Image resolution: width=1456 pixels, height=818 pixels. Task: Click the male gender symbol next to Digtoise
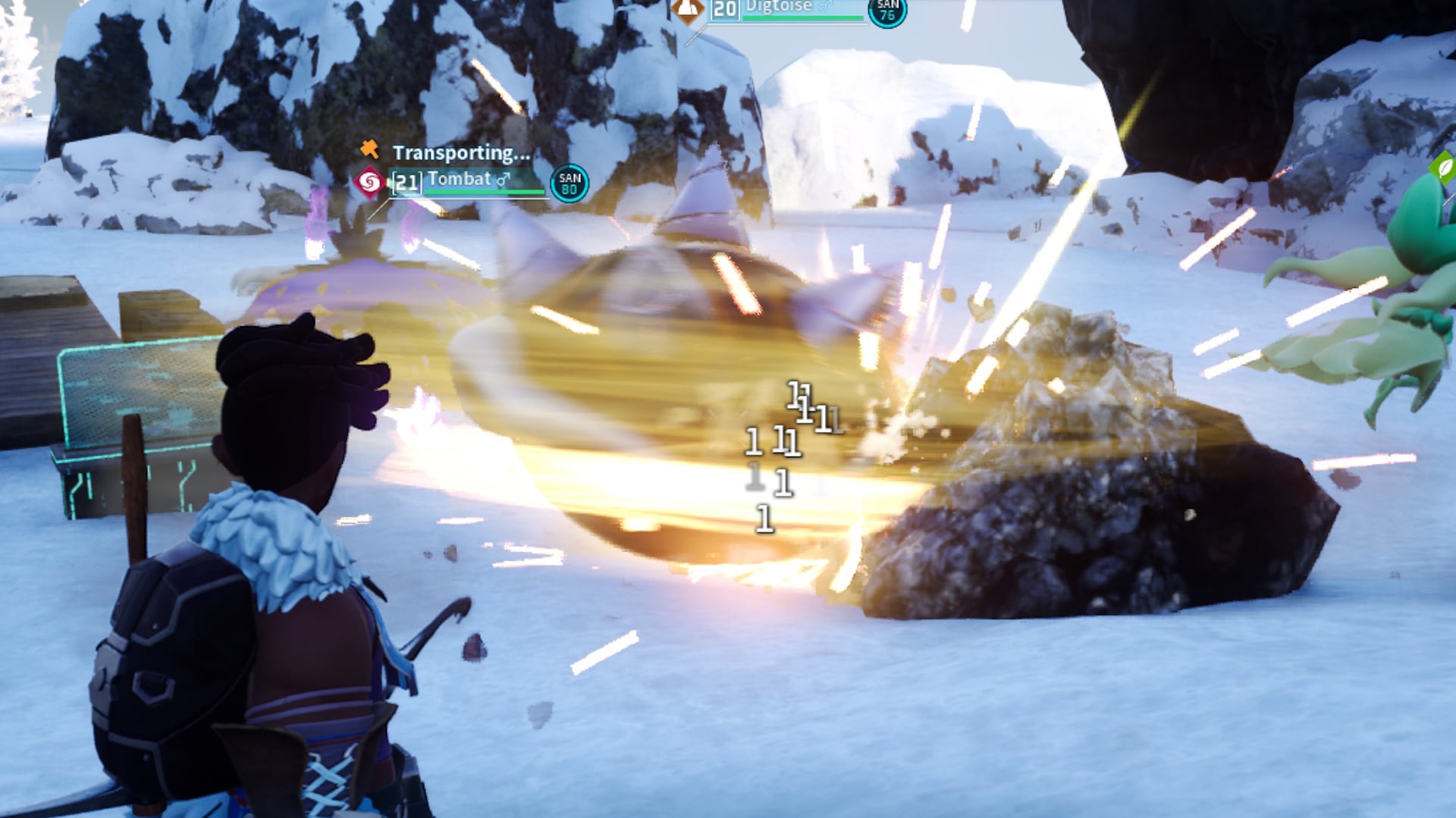824,6
